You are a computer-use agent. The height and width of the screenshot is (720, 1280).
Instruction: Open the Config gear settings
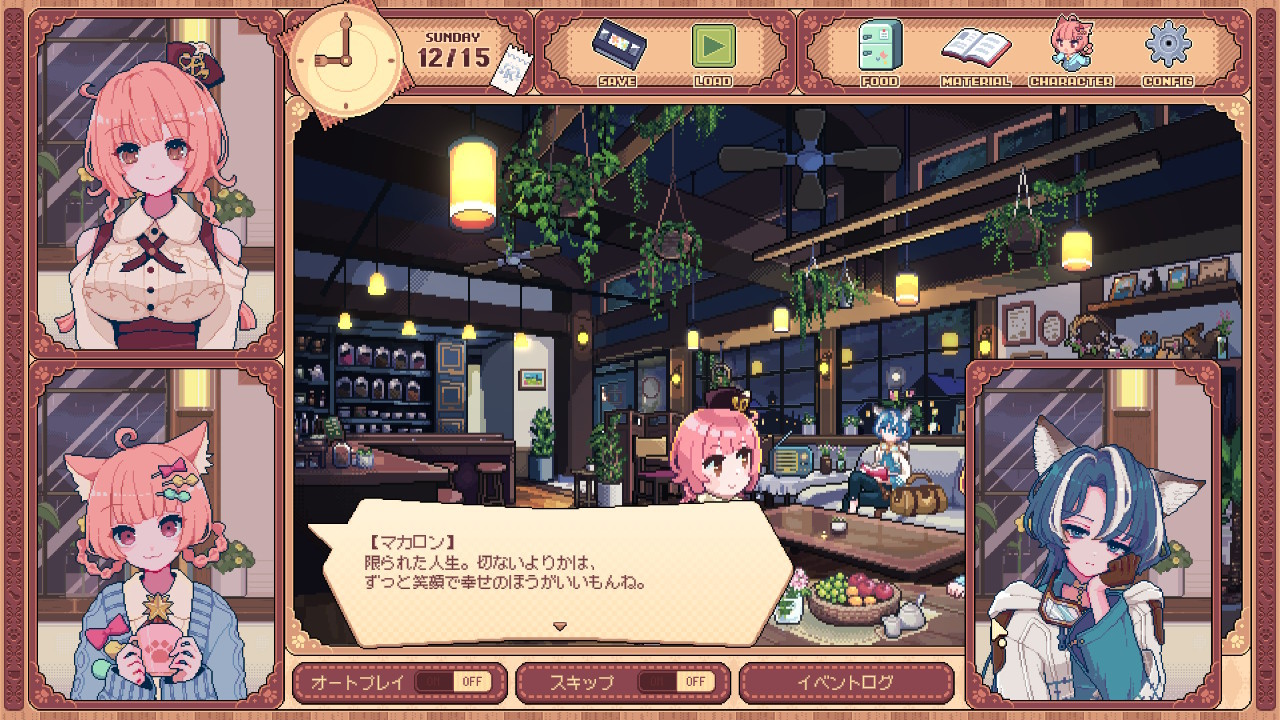[1166, 48]
